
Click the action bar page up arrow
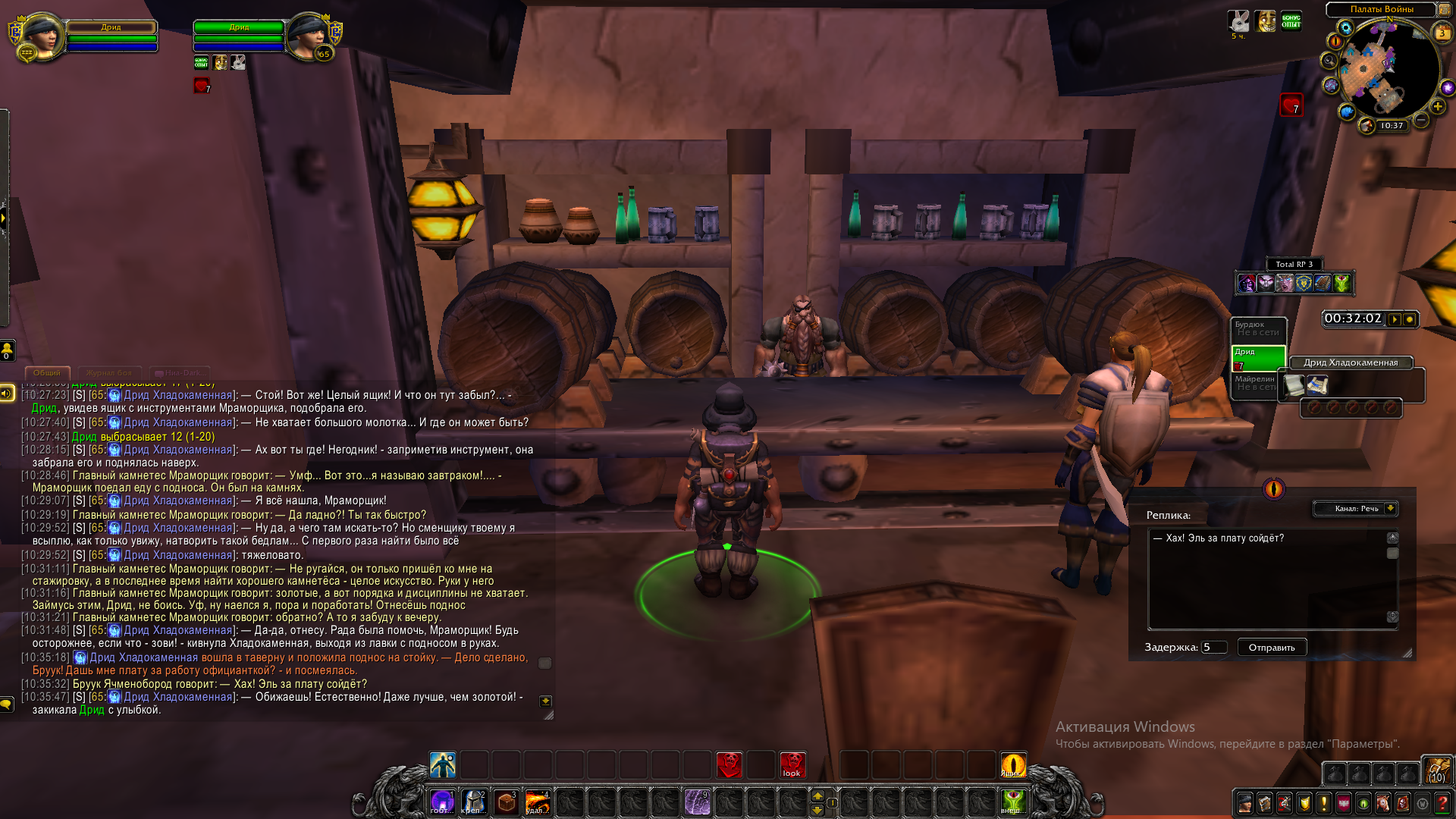[x=817, y=795]
